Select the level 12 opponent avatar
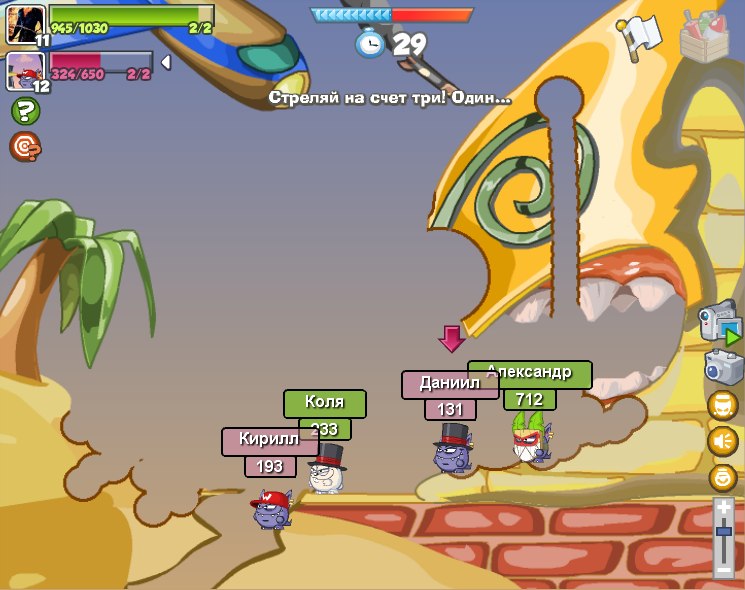This screenshot has width=745, height=590. tap(23, 71)
